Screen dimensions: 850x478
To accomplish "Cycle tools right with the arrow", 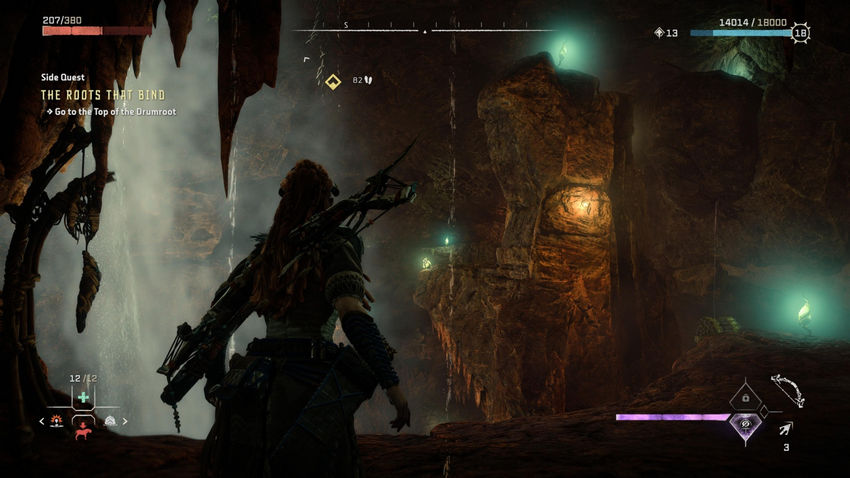I will tap(125, 421).
